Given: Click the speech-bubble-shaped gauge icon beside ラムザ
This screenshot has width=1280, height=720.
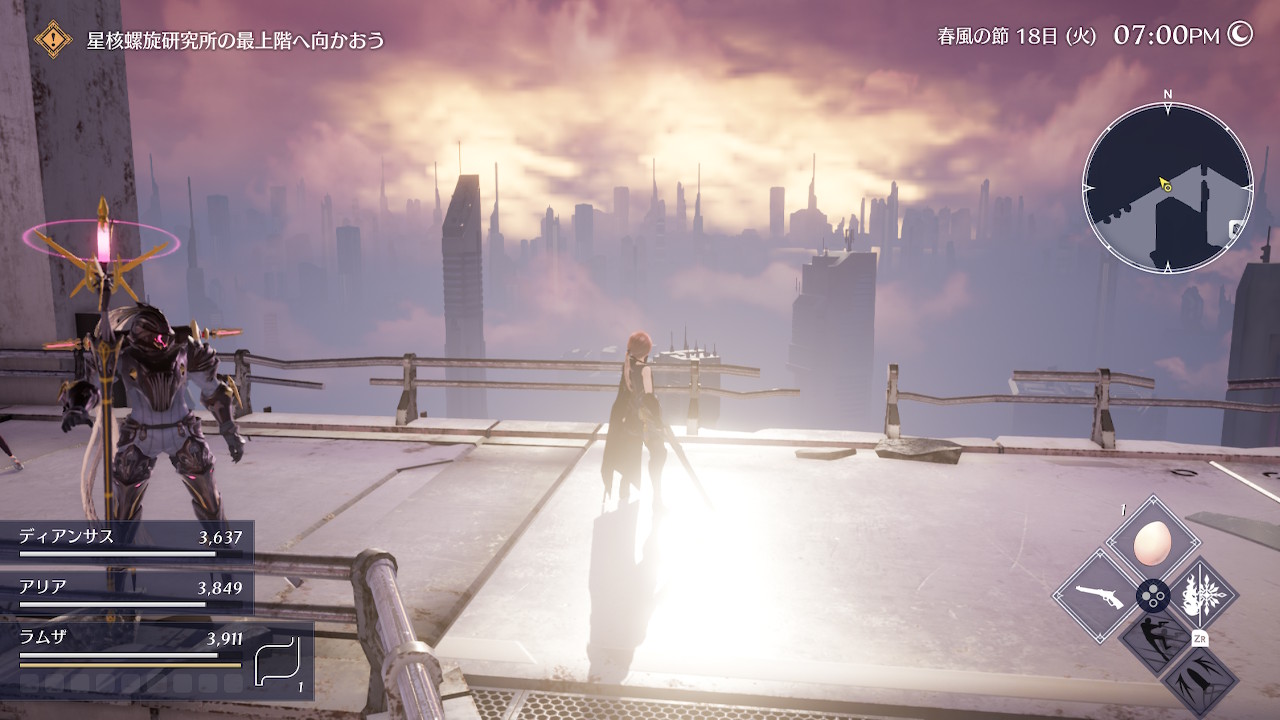Looking at the screenshot, I should 277,660.
